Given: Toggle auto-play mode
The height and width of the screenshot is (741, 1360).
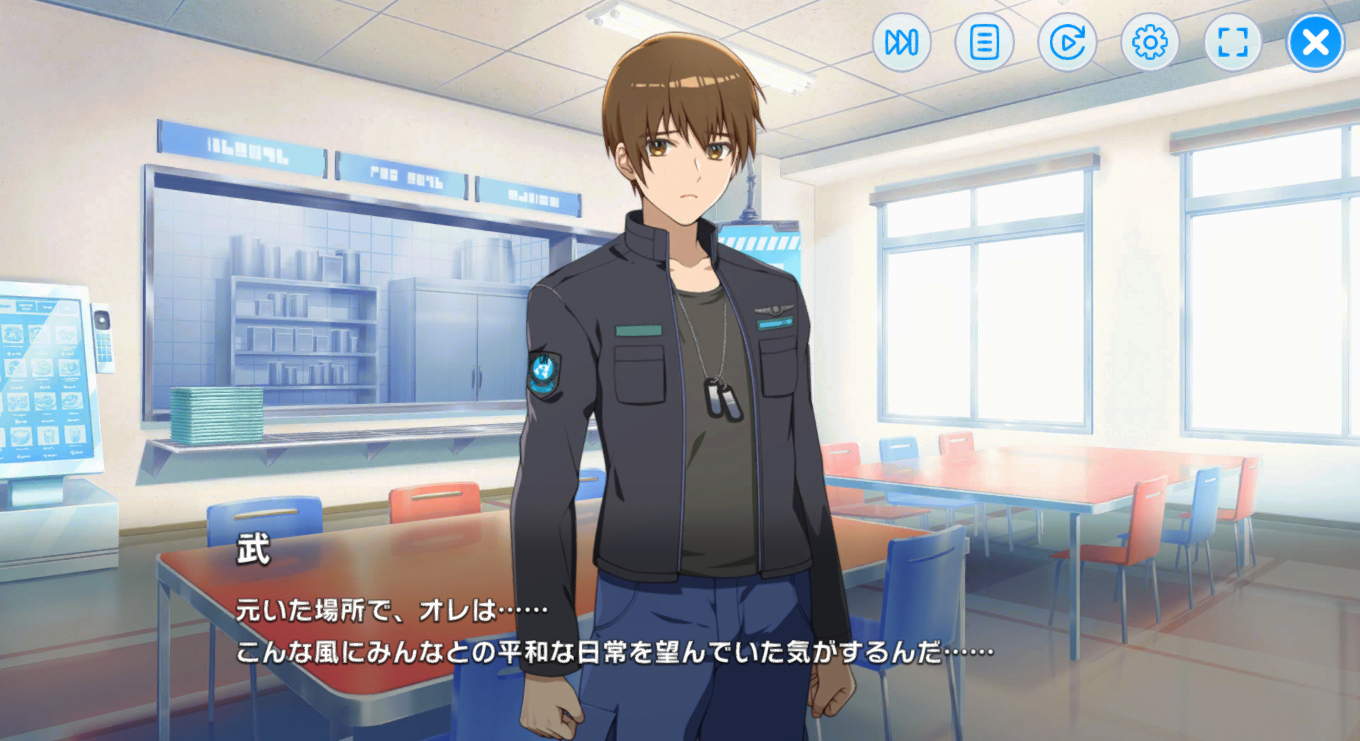Looking at the screenshot, I should 1067,43.
